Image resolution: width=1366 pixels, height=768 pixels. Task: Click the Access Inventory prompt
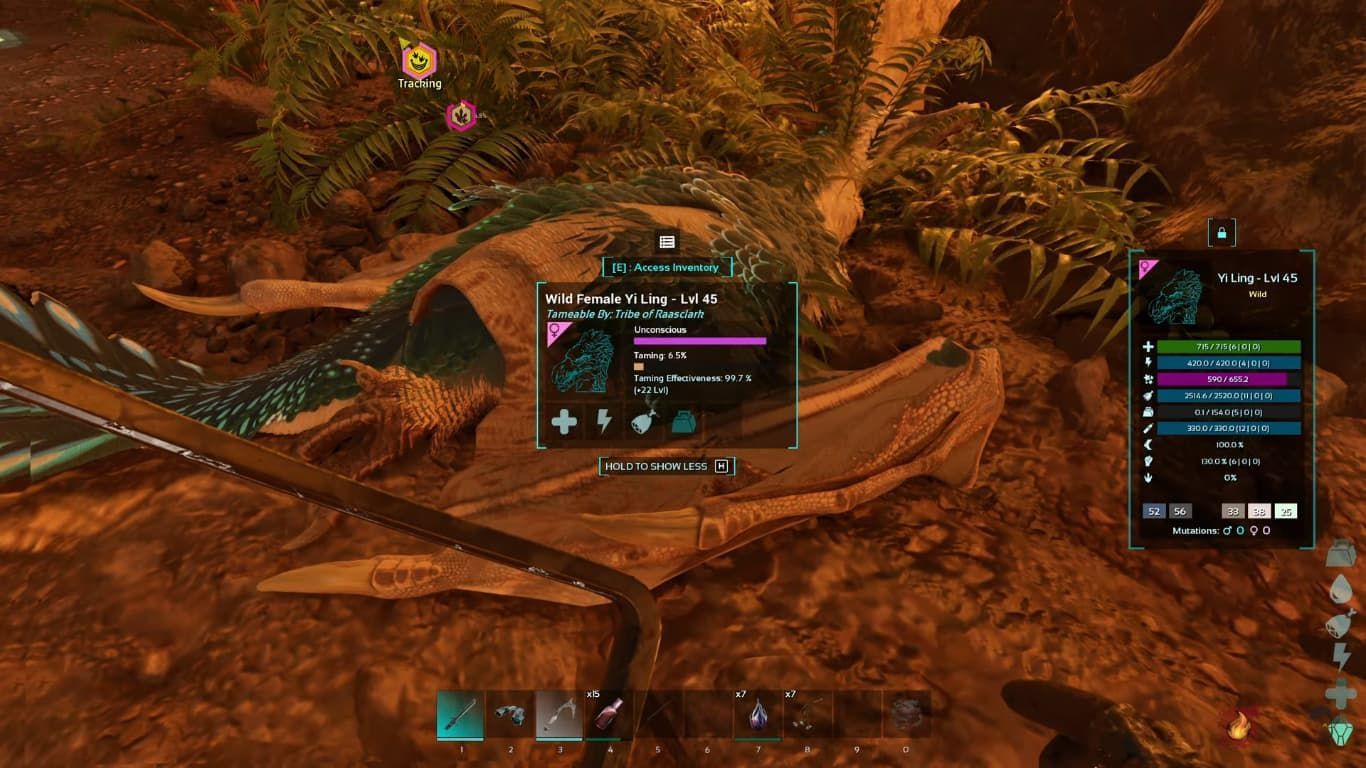coord(665,267)
